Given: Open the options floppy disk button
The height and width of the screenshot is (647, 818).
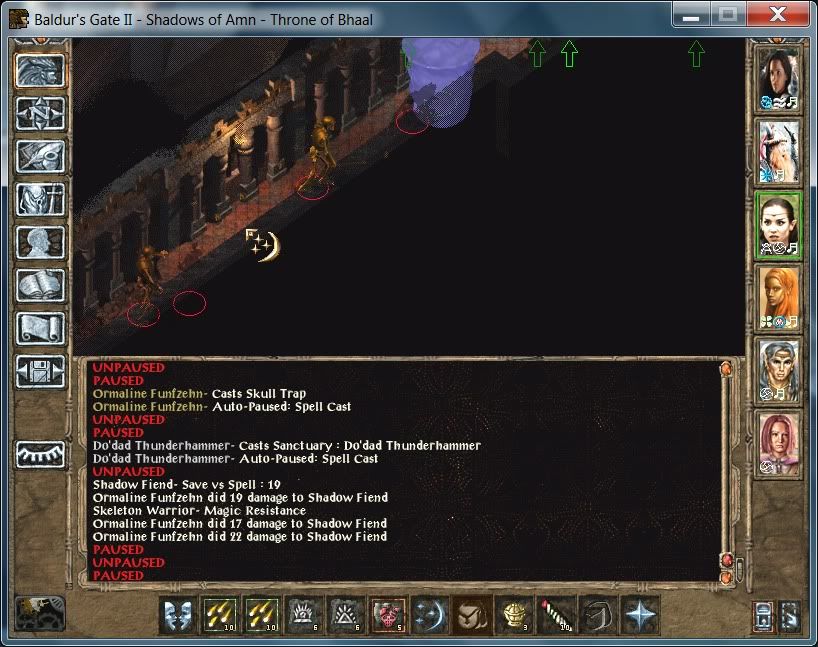Looking at the screenshot, I should pos(40,371).
